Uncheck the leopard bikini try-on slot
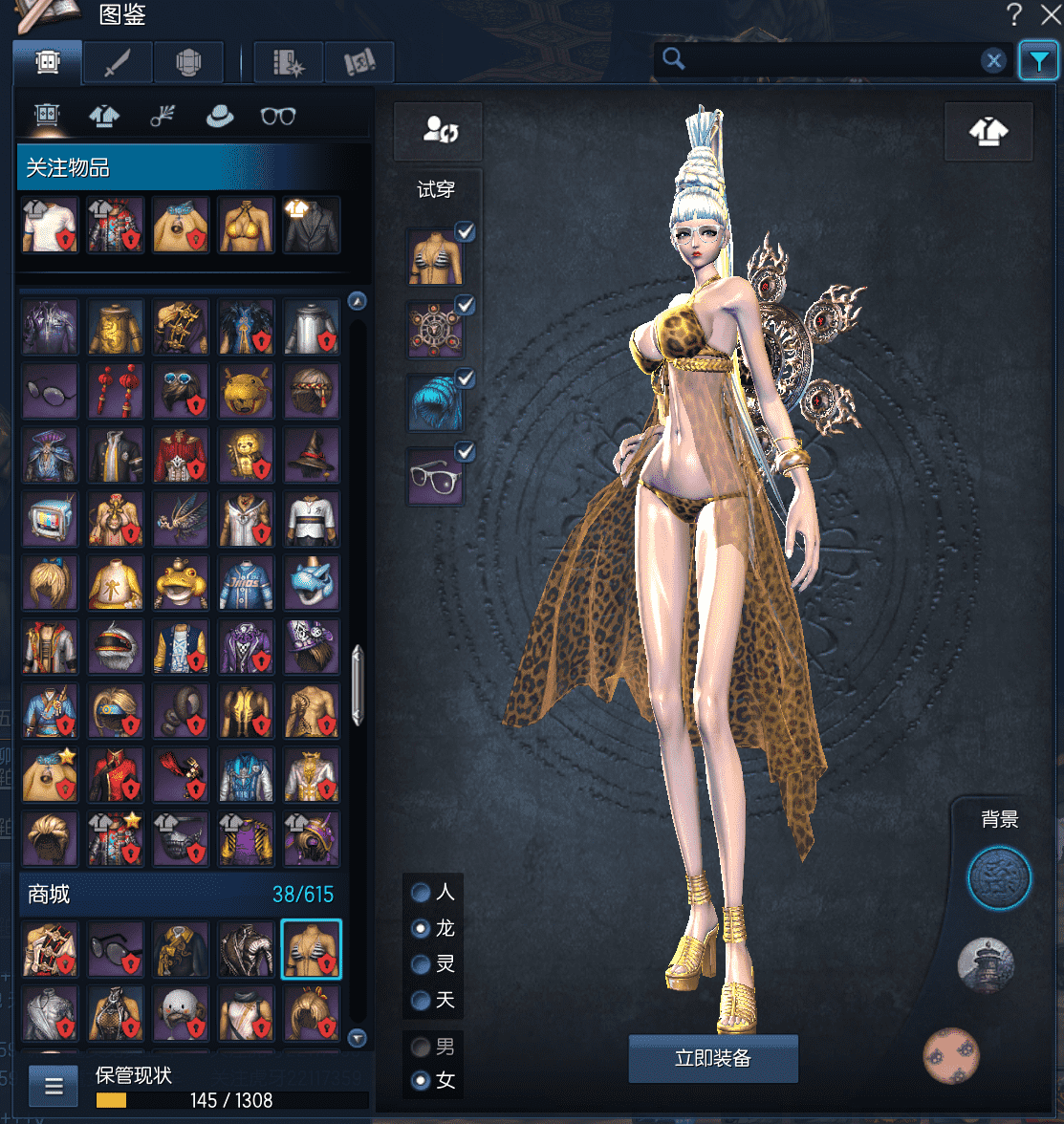 466,231
